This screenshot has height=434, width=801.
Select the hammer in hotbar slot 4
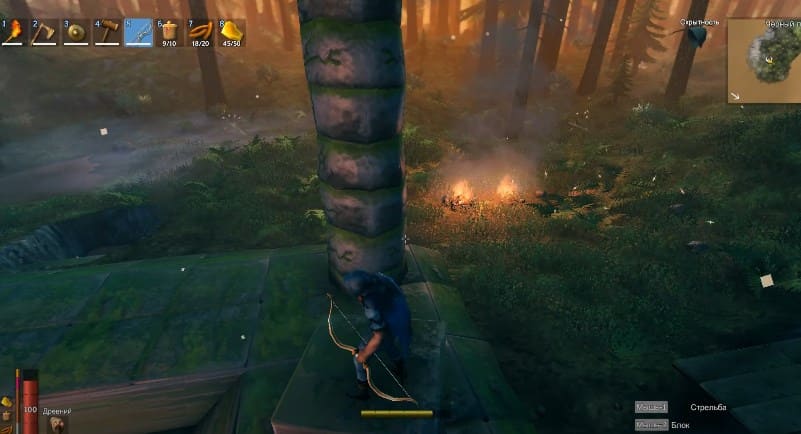108,33
